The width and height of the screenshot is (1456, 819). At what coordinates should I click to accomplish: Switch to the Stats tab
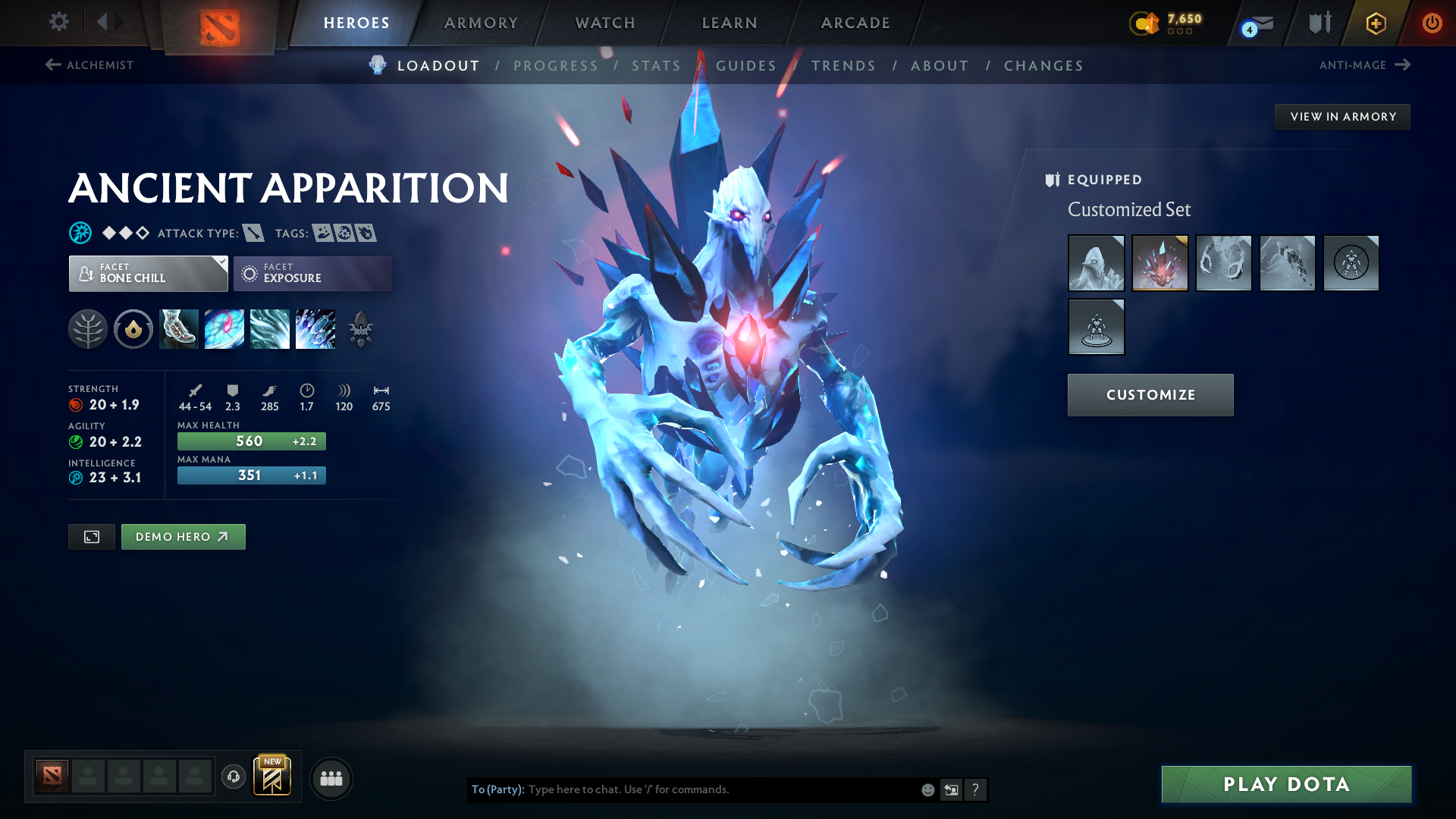click(655, 66)
